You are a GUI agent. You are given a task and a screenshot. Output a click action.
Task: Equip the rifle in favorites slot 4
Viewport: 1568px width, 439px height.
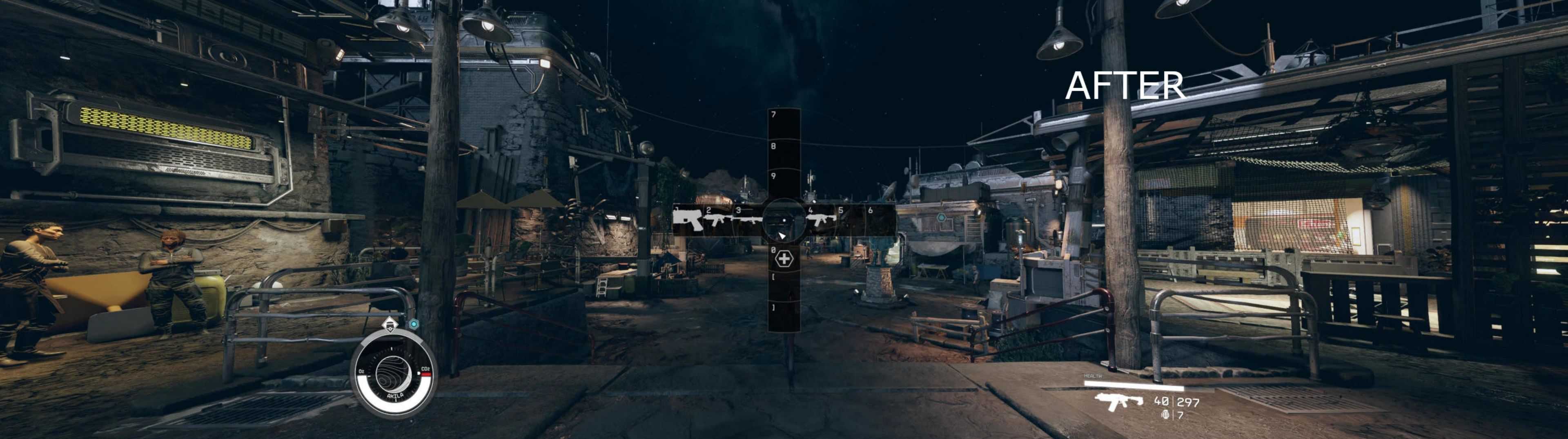pos(820,219)
